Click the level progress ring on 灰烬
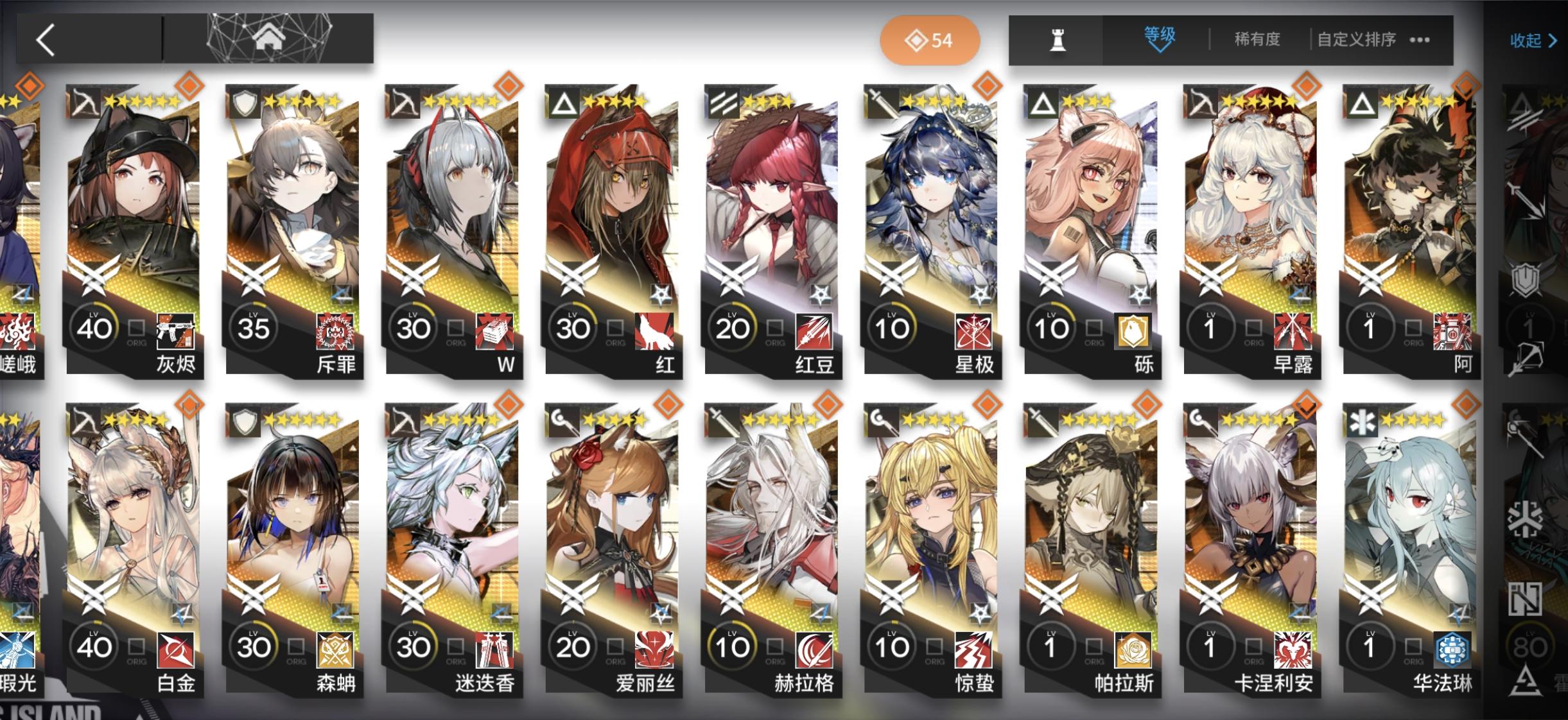1568x720 pixels. coord(94,329)
